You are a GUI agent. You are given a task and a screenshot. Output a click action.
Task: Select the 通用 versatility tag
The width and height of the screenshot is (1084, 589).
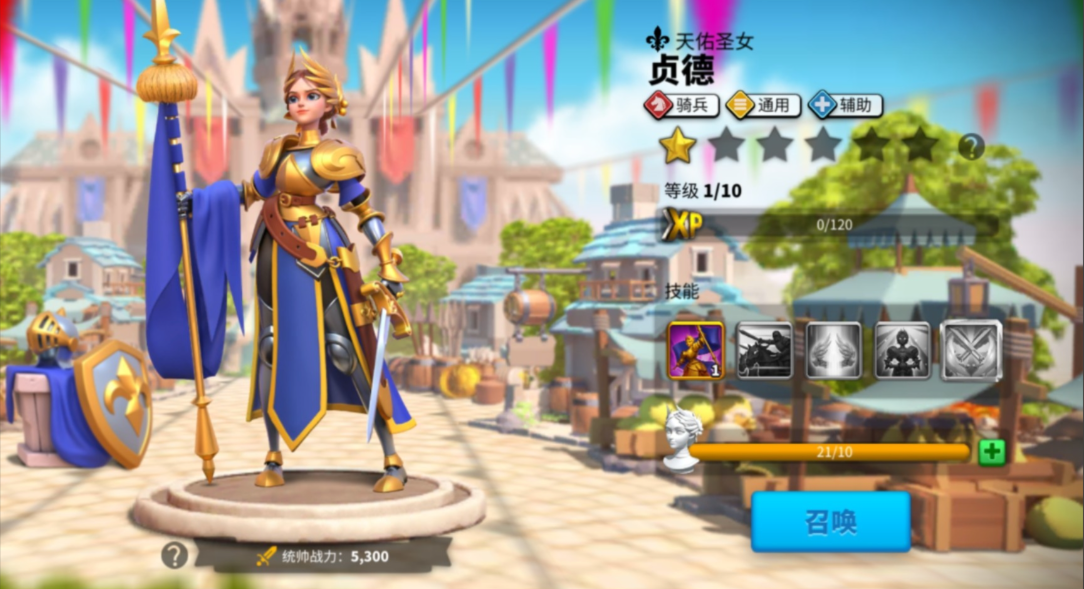coord(763,104)
